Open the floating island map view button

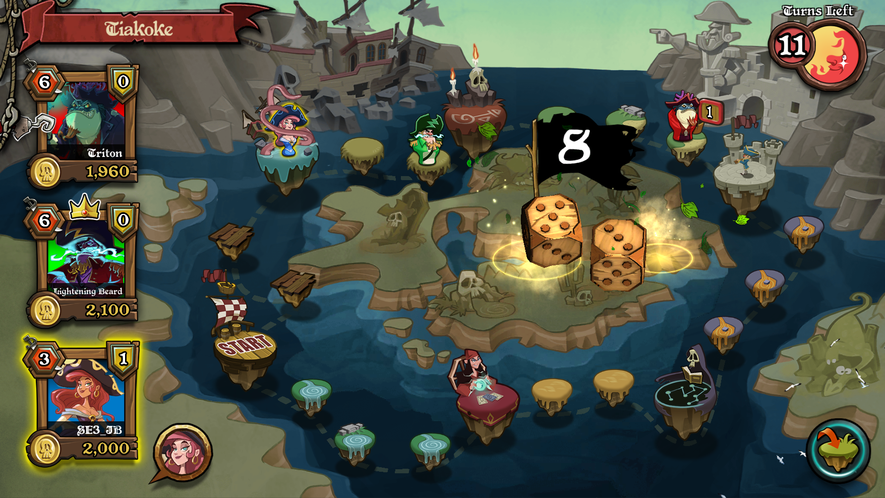point(838,448)
